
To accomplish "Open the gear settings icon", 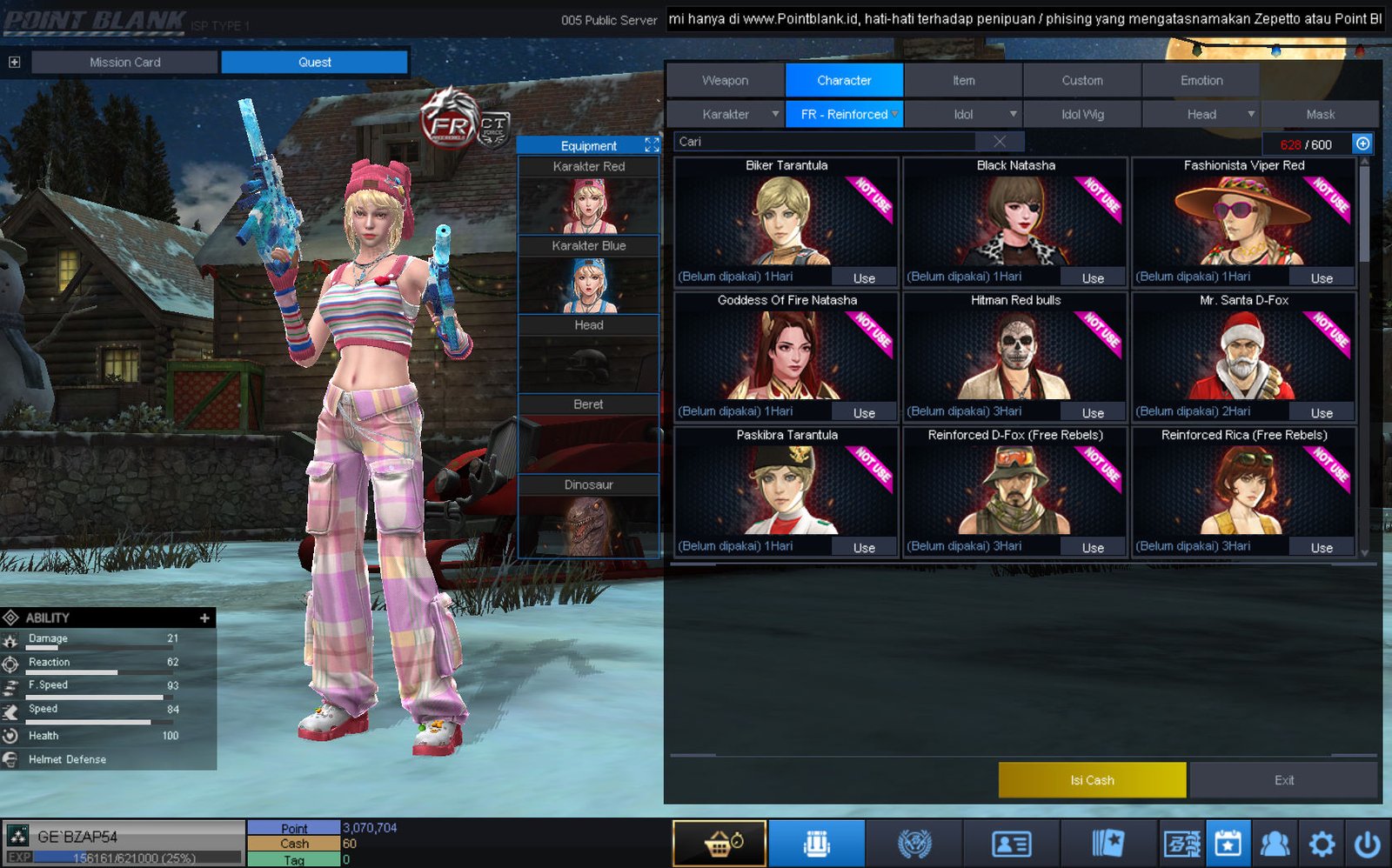I will coord(1322,844).
